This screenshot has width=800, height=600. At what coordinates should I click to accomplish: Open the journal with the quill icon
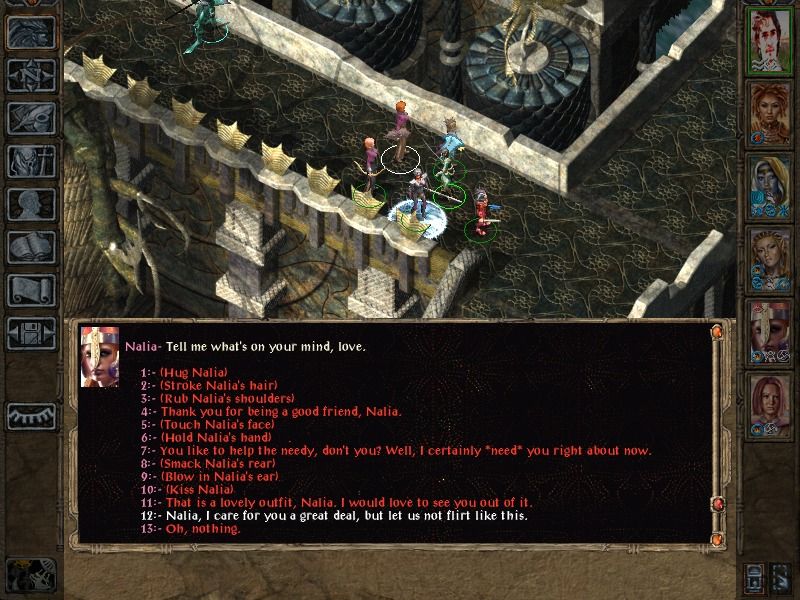pos(31,118)
